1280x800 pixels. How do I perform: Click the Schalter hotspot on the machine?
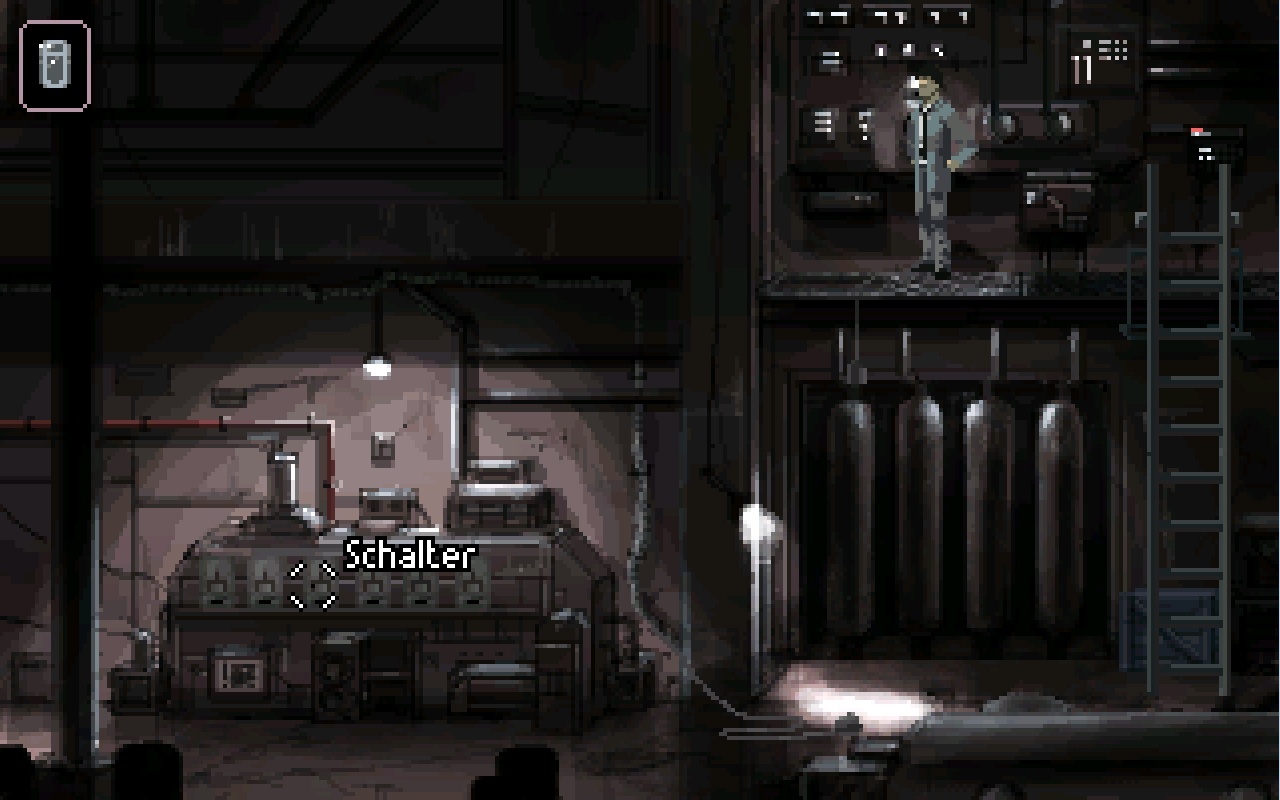(313, 585)
